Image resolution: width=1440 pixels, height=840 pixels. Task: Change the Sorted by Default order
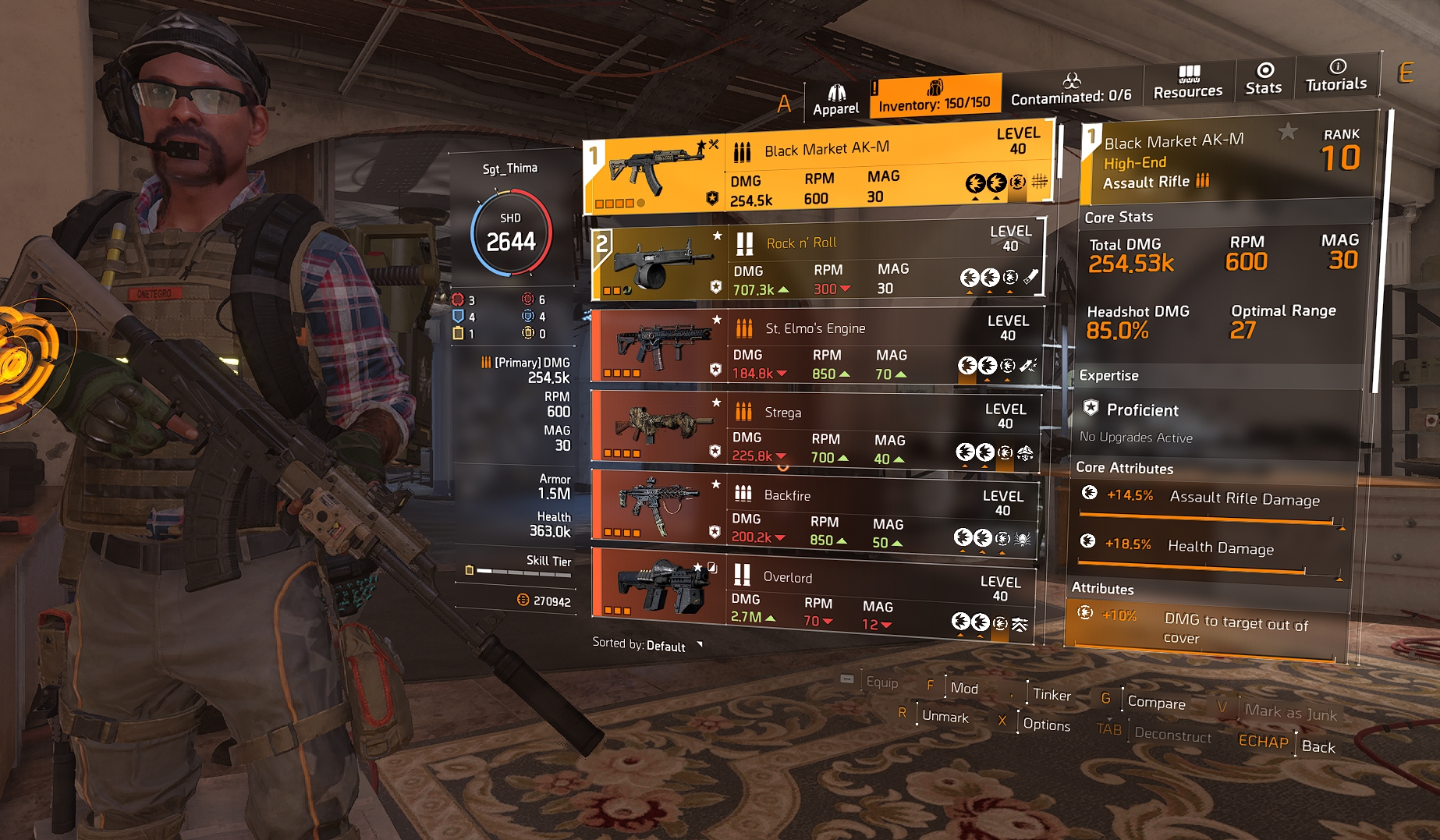(647, 645)
